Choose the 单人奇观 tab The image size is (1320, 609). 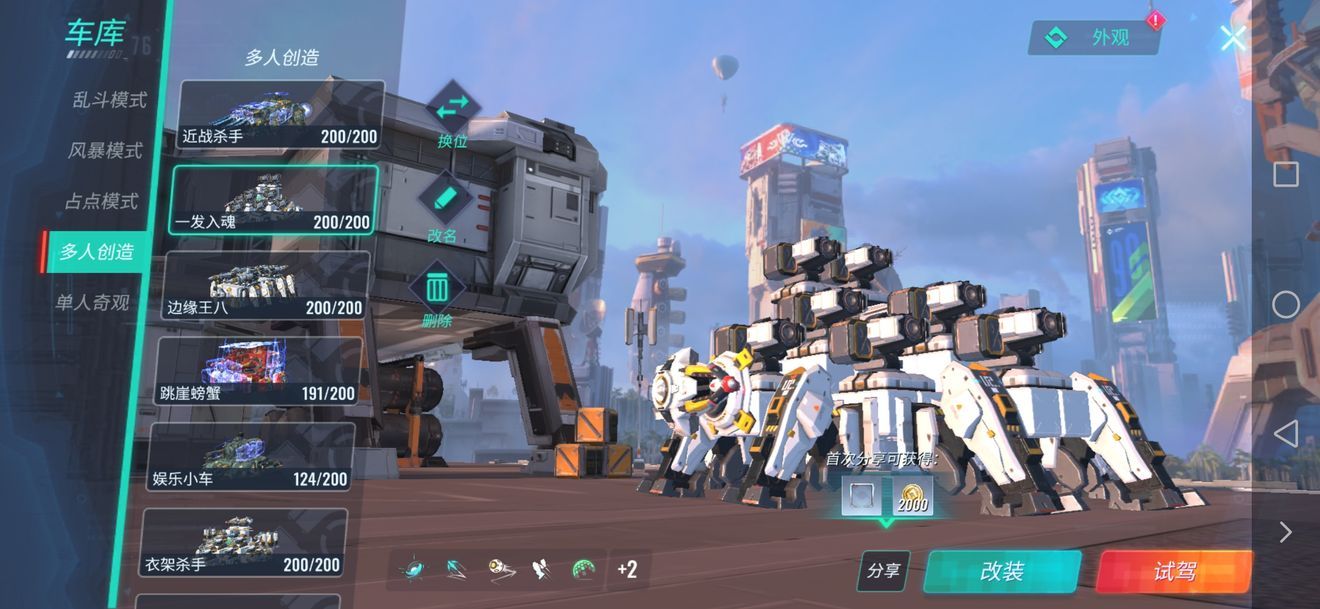coord(92,302)
